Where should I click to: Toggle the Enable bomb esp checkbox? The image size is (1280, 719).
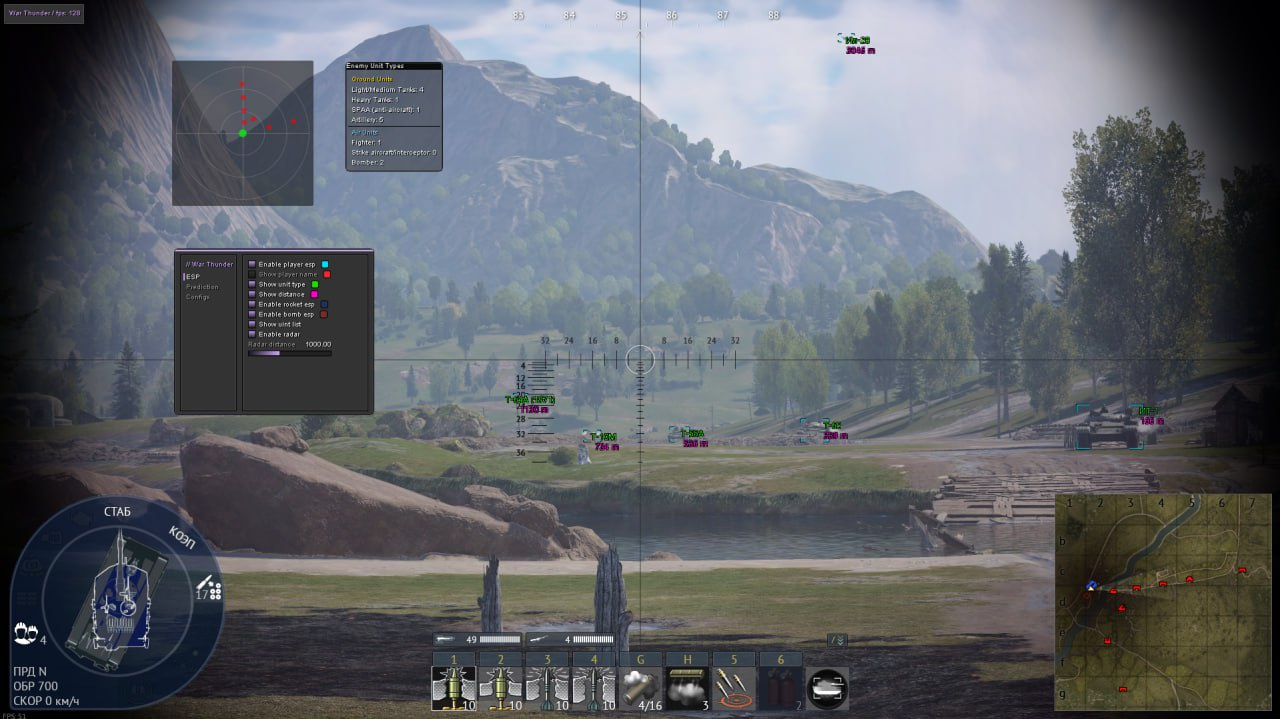tap(252, 314)
